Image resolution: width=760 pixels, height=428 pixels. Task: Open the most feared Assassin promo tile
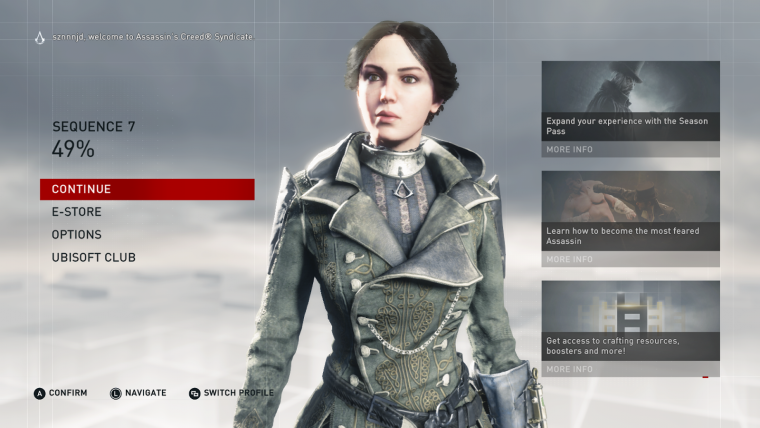[630, 218]
